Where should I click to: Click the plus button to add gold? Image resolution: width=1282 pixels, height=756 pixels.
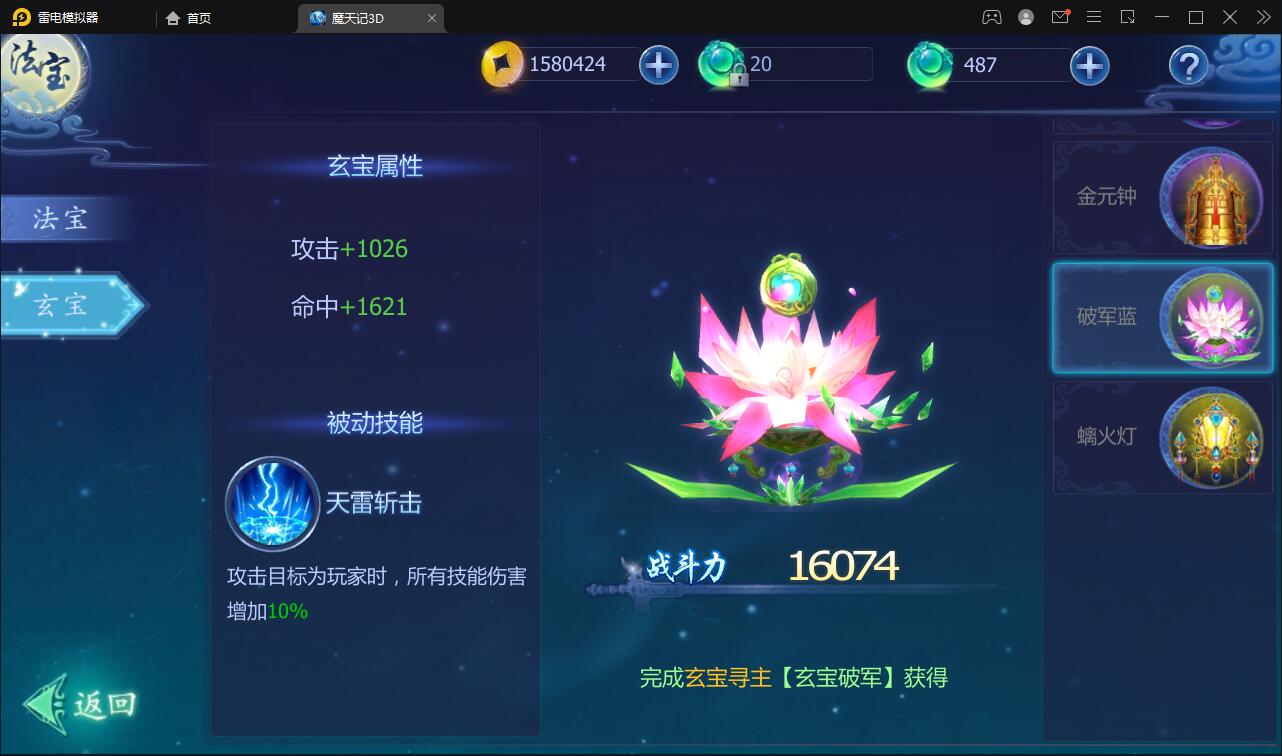pyautogui.click(x=658, y=63)
